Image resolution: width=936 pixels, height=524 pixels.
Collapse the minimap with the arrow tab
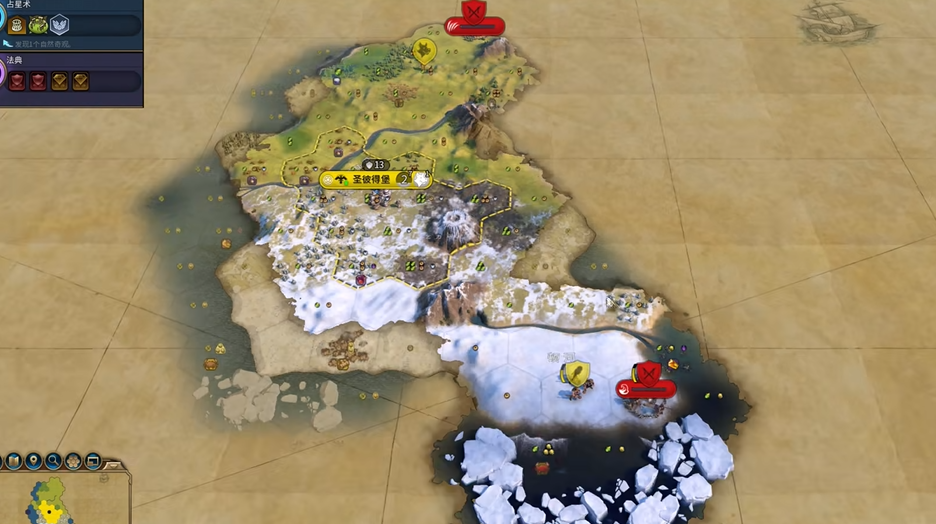pos(113,463)
